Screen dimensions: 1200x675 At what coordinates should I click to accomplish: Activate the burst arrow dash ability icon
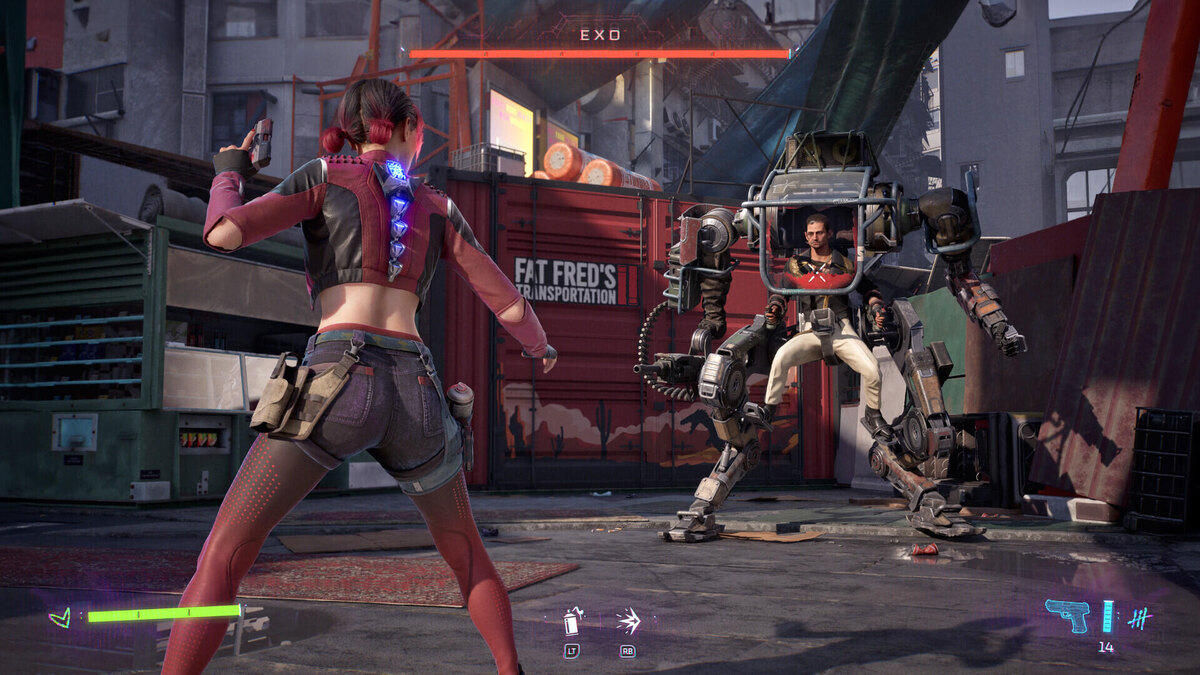tap(628, 621)
